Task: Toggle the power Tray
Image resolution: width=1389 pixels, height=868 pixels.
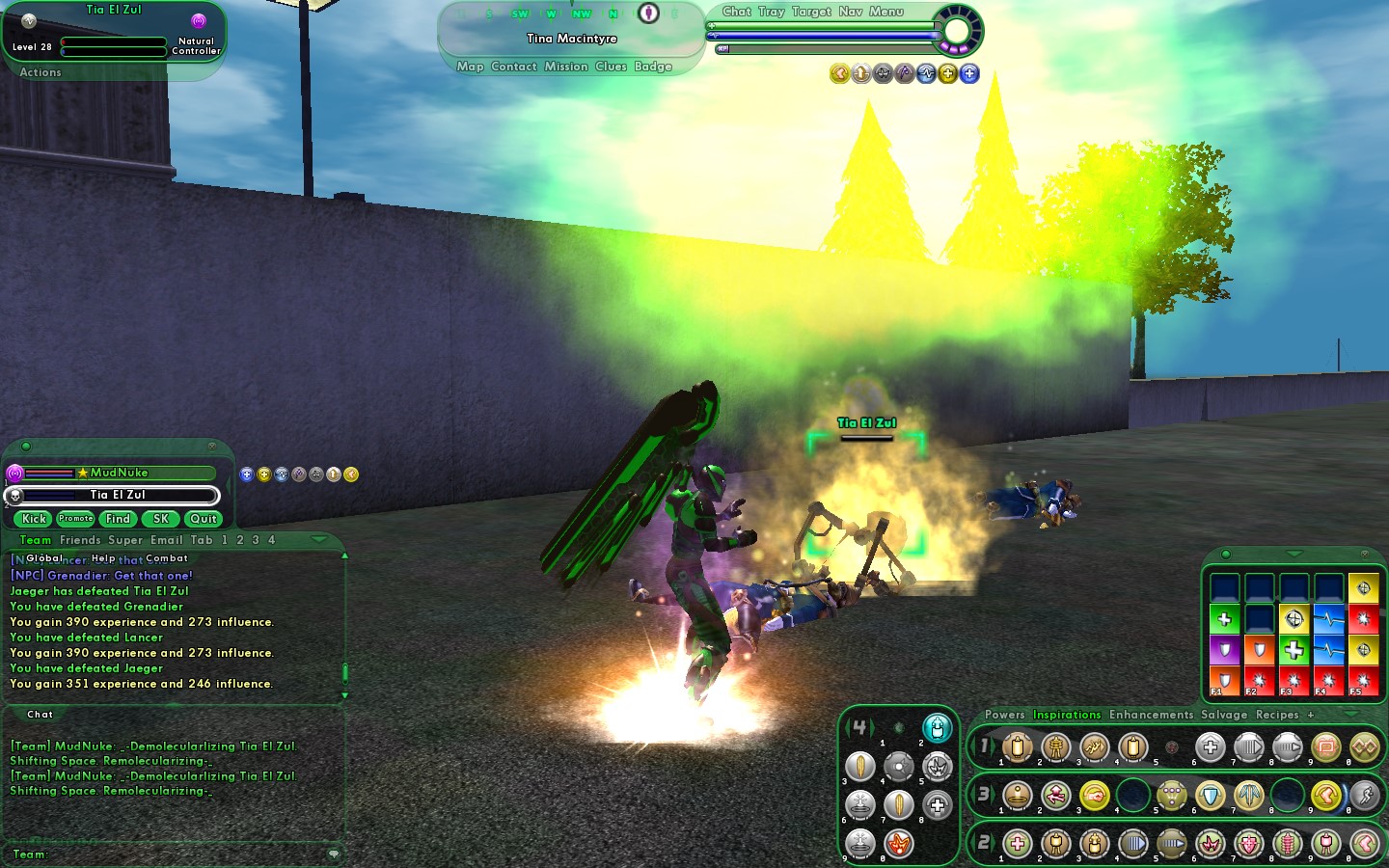Action: click(x=771, y=12)
